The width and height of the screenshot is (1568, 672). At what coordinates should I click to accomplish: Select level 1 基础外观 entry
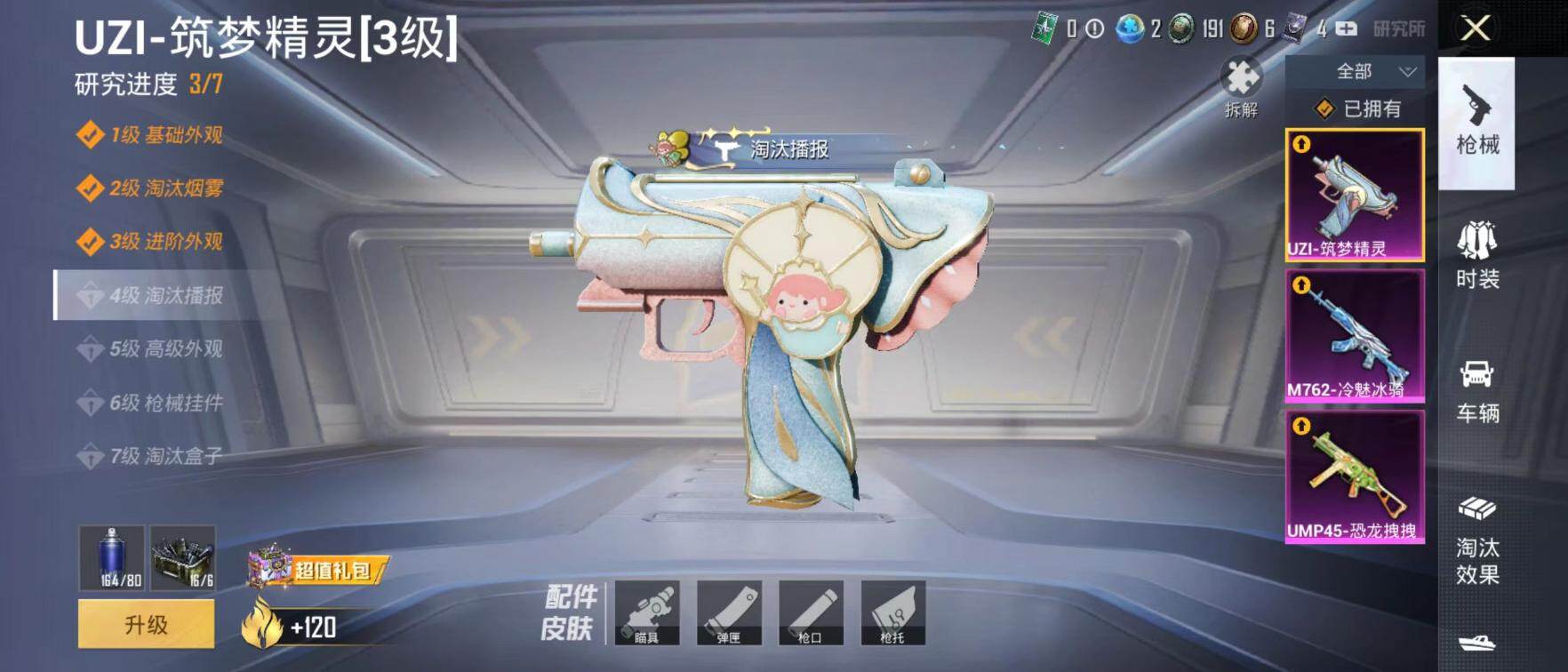(x=151, y=135)
